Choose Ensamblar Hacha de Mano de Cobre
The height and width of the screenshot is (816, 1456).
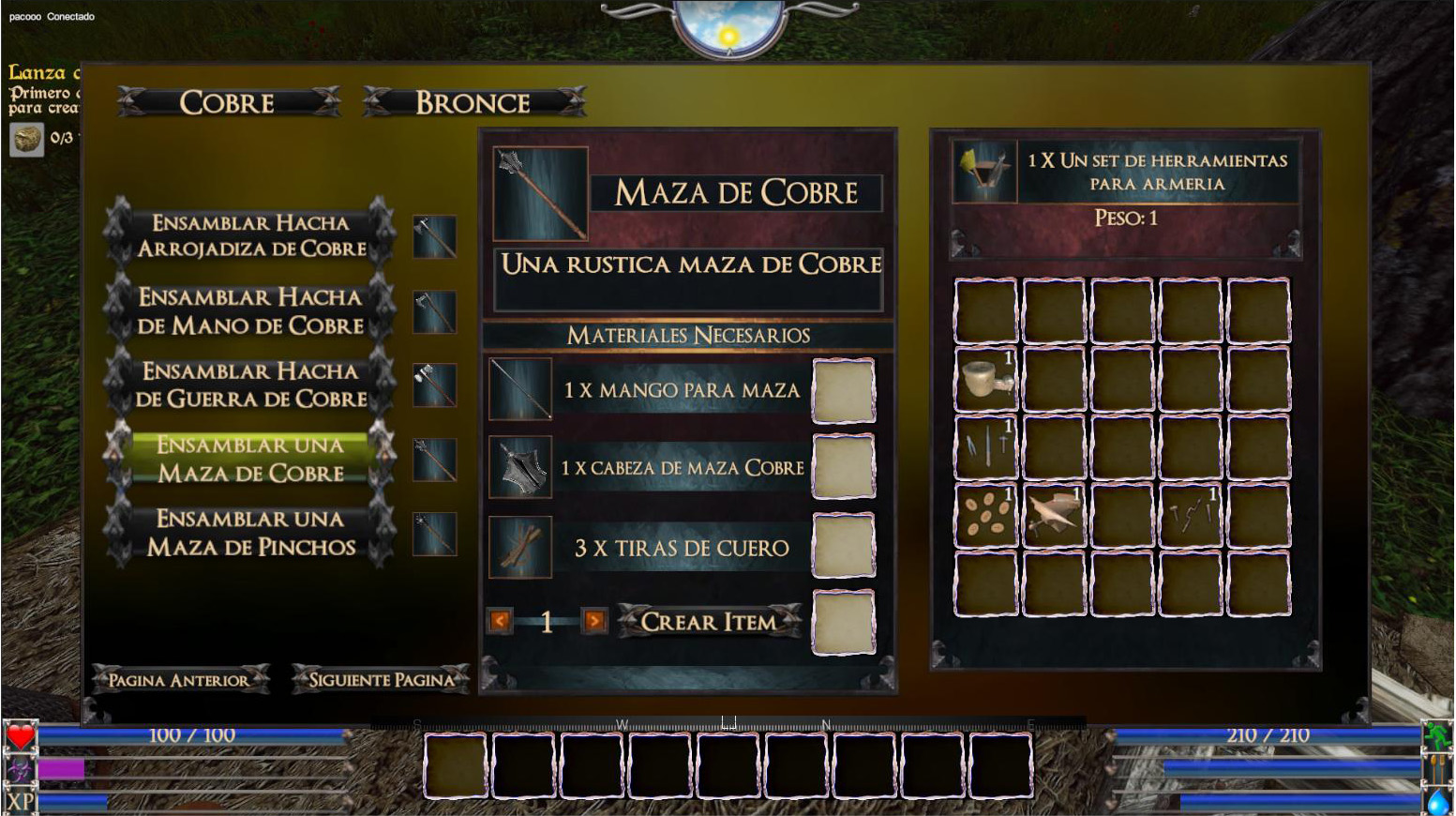tap(250, 310)
